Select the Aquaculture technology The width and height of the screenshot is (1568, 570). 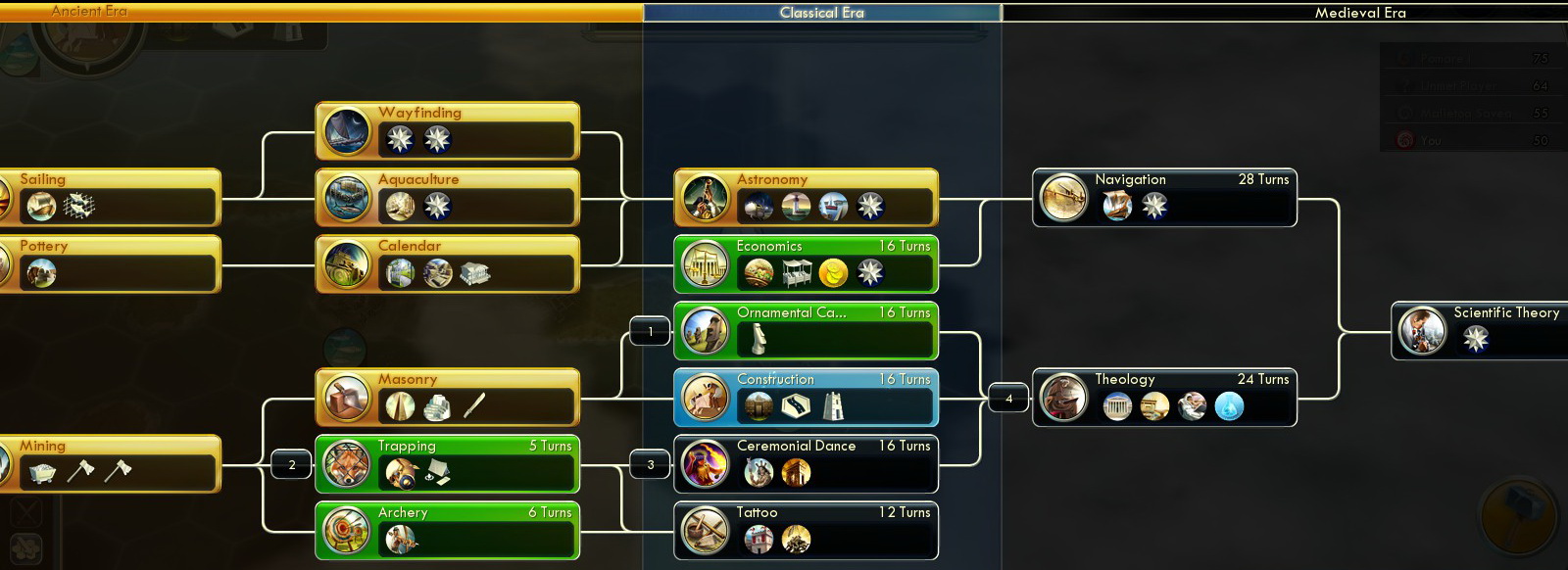447,197
